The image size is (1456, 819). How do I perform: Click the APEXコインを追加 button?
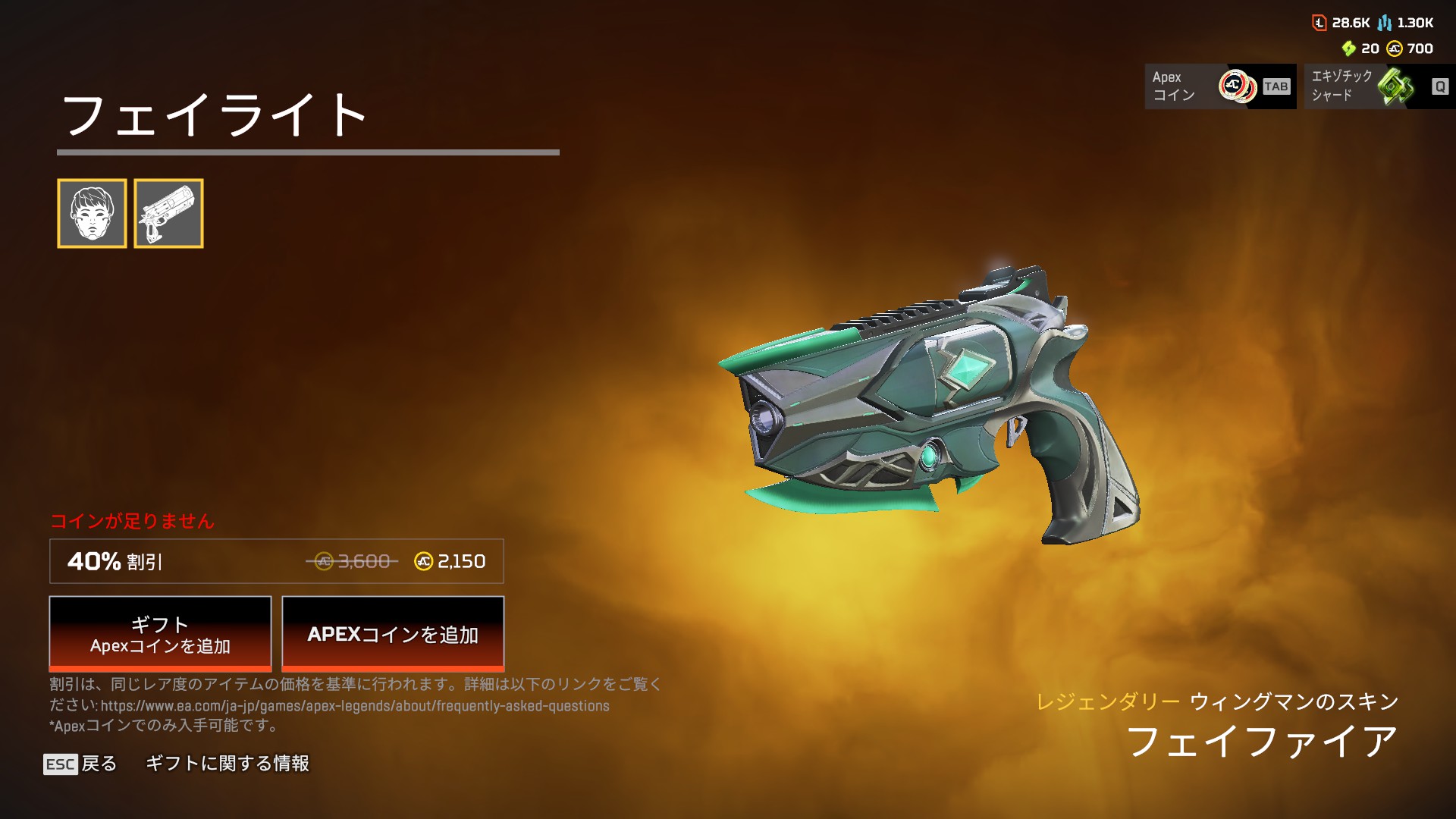(x=393, y=634)
